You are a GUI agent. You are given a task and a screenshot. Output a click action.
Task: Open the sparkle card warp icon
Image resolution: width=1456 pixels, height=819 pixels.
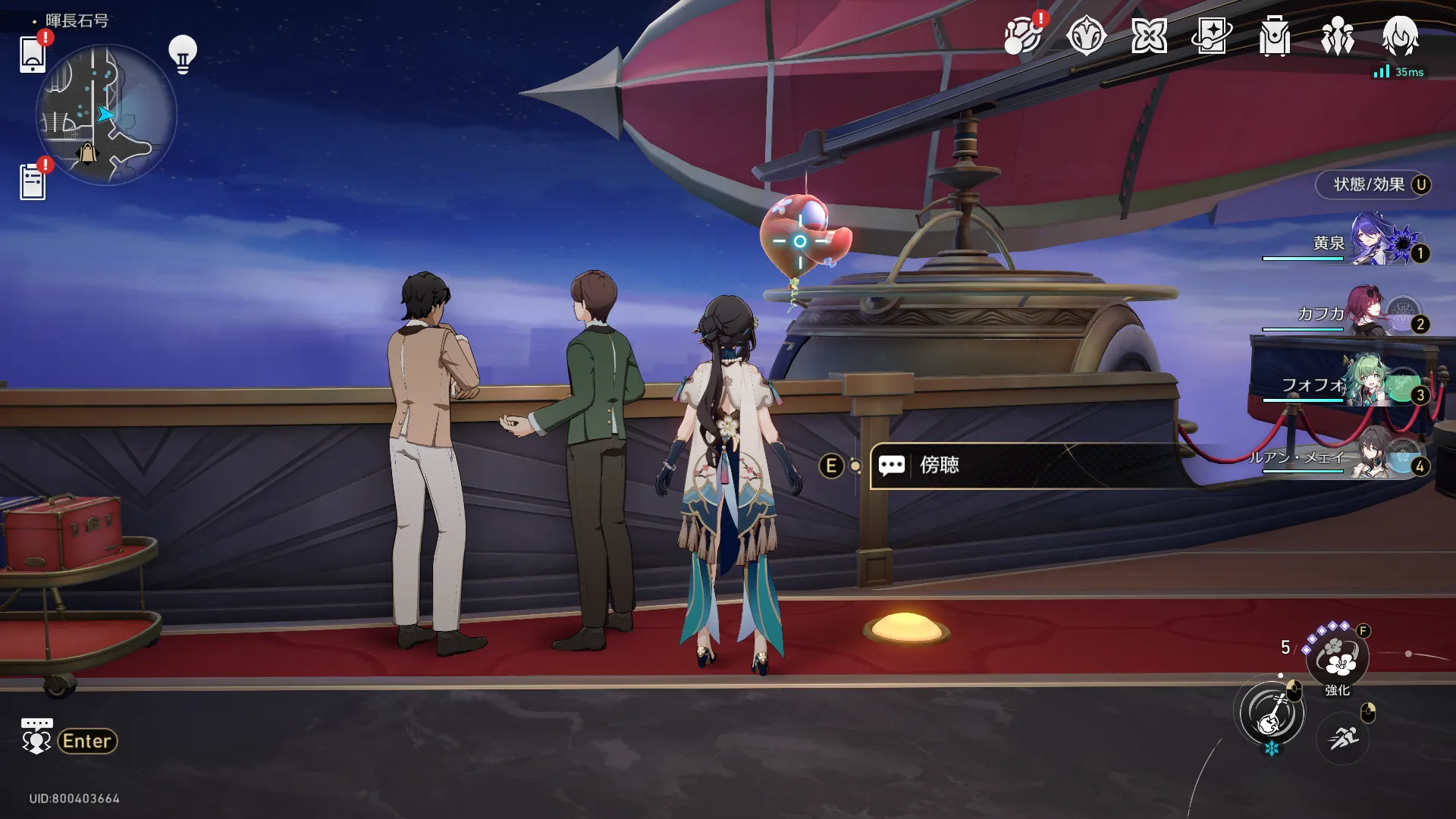1211,36
